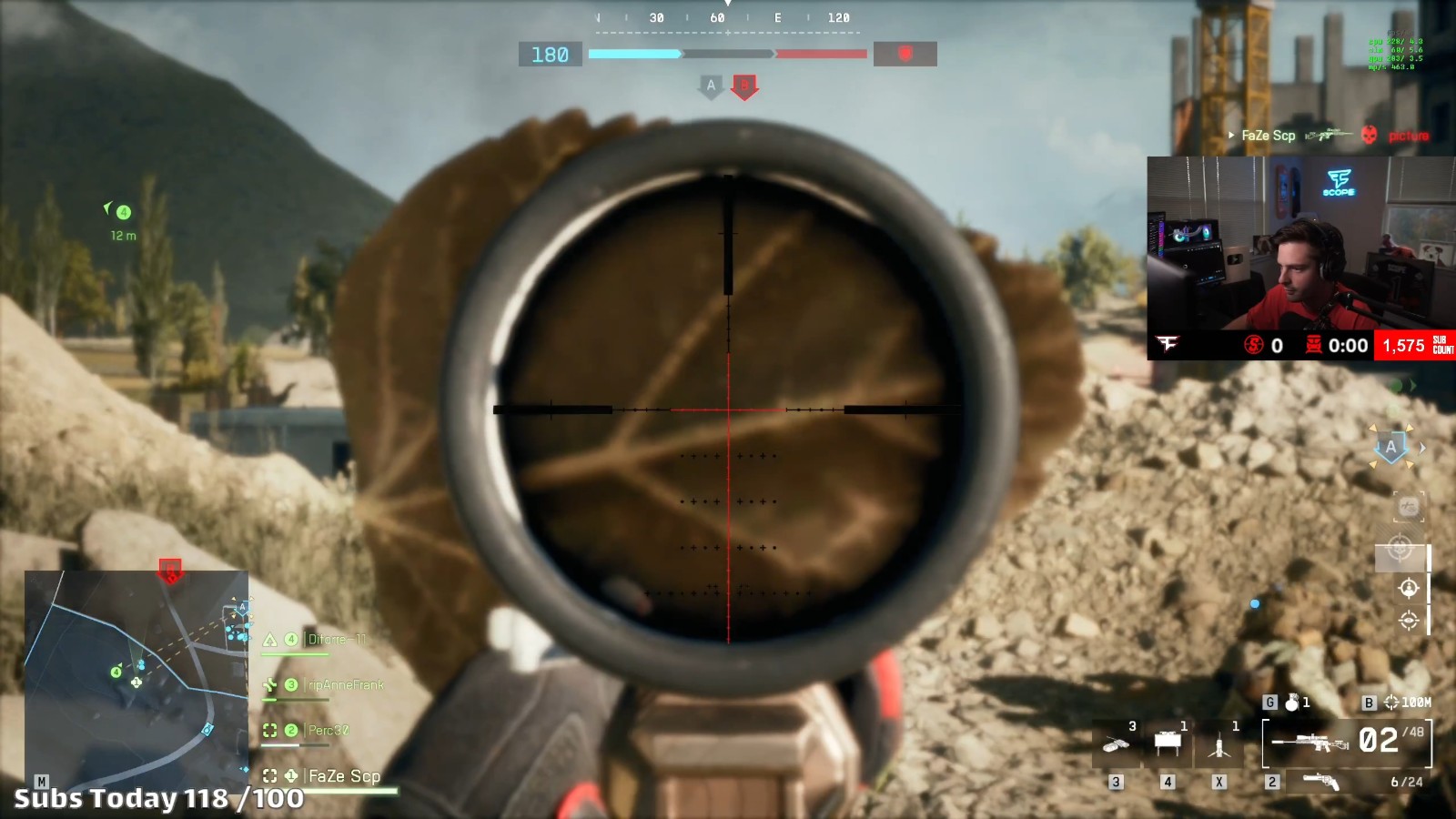Click the grey objective A marker under the score bar

(711, 86)
